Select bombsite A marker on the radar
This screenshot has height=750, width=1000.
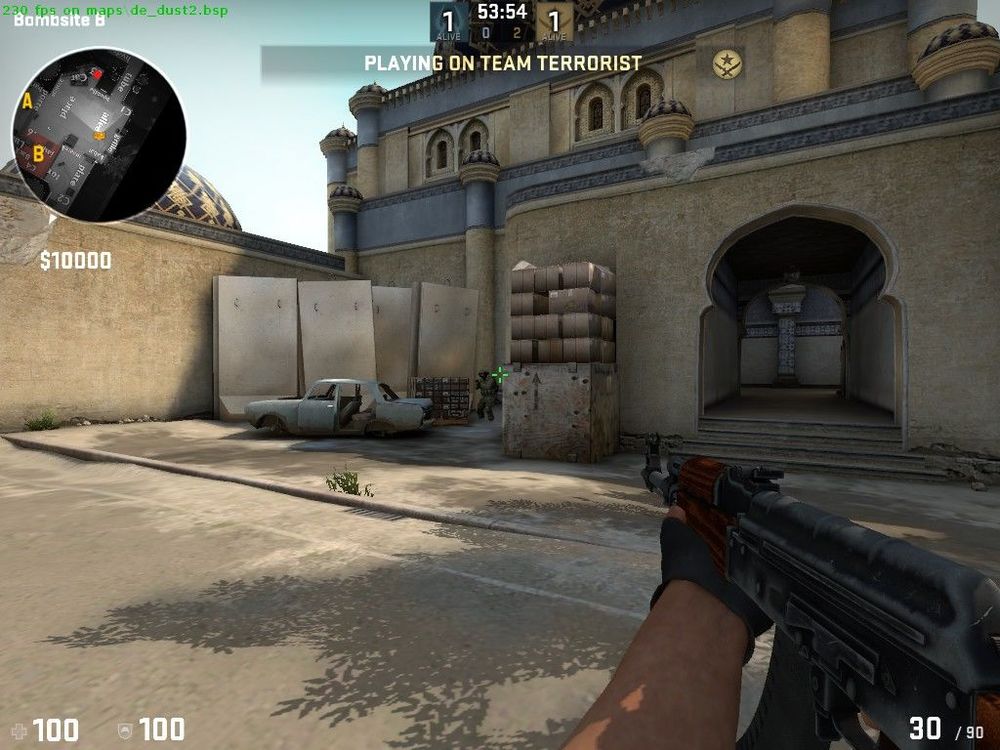pos(27,101)
